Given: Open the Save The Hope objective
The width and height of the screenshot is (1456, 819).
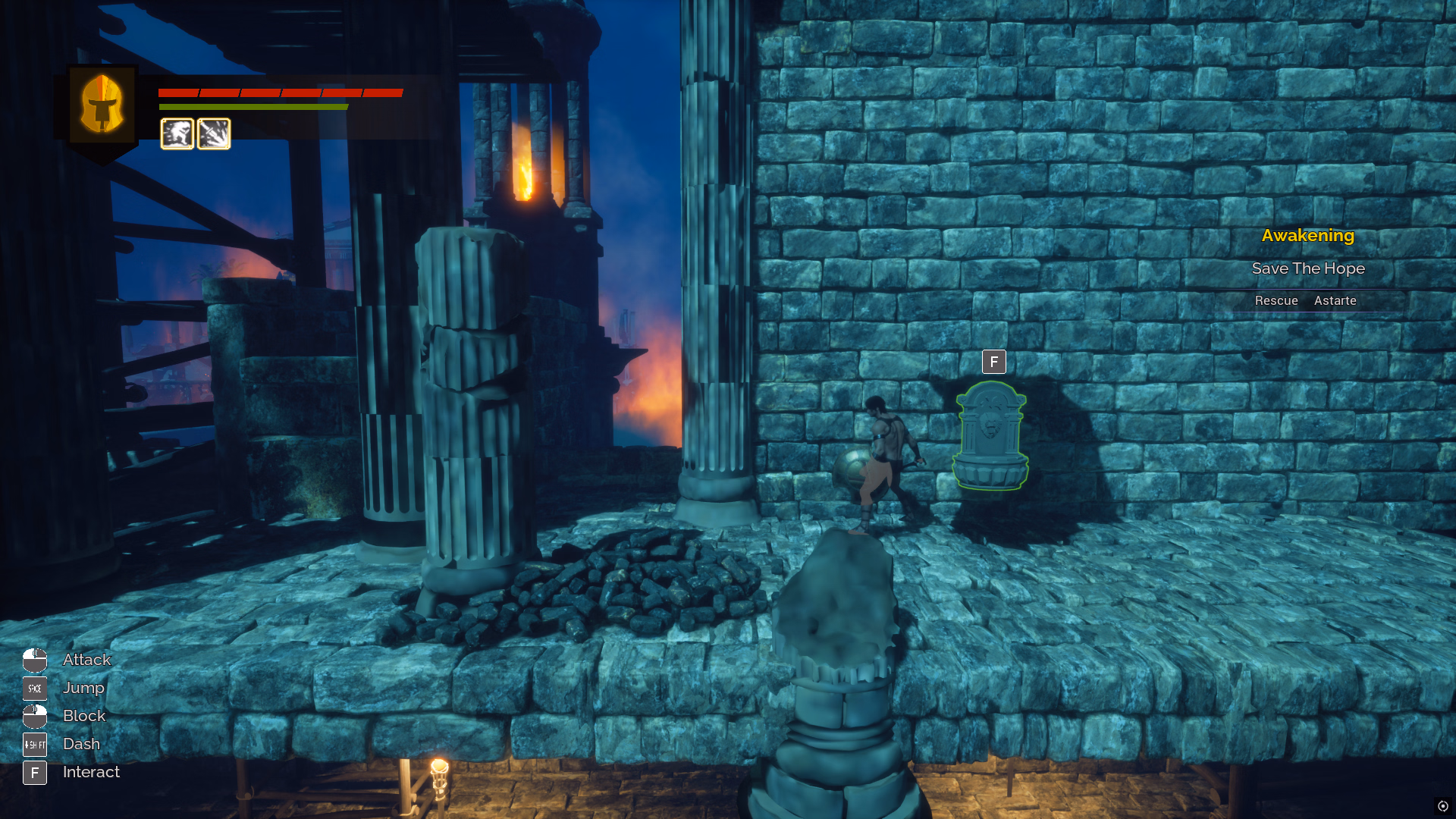Looking at the screenshot, I should coord(1307,268).
